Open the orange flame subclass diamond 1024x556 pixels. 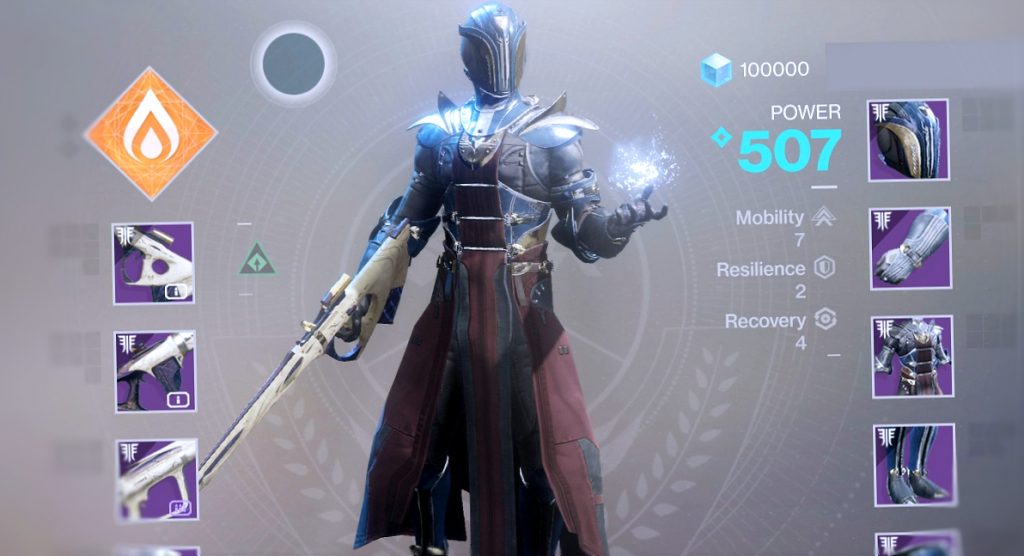[x=151, y=133]
